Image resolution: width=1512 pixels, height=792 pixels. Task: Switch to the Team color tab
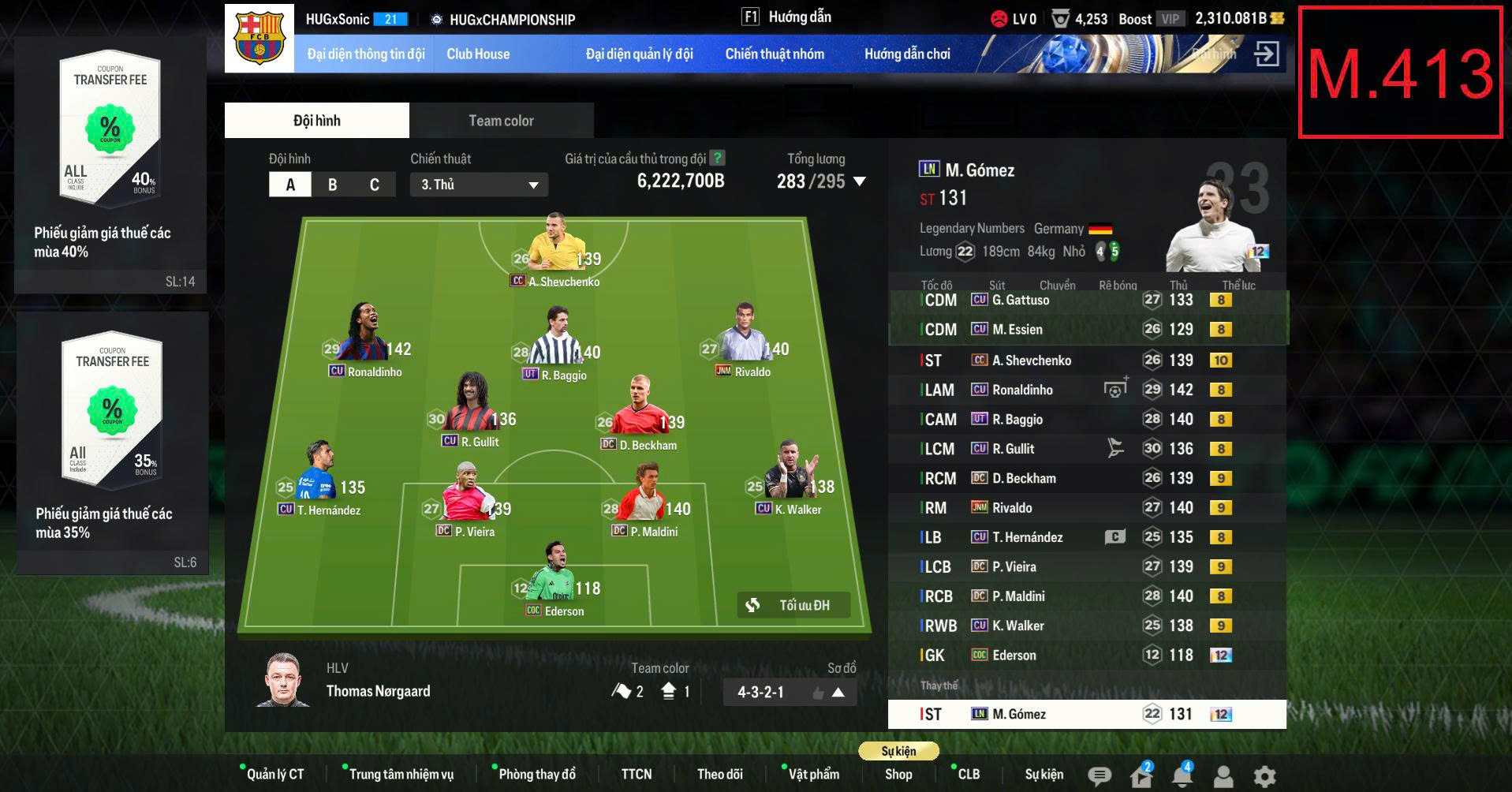coord(501,120)
